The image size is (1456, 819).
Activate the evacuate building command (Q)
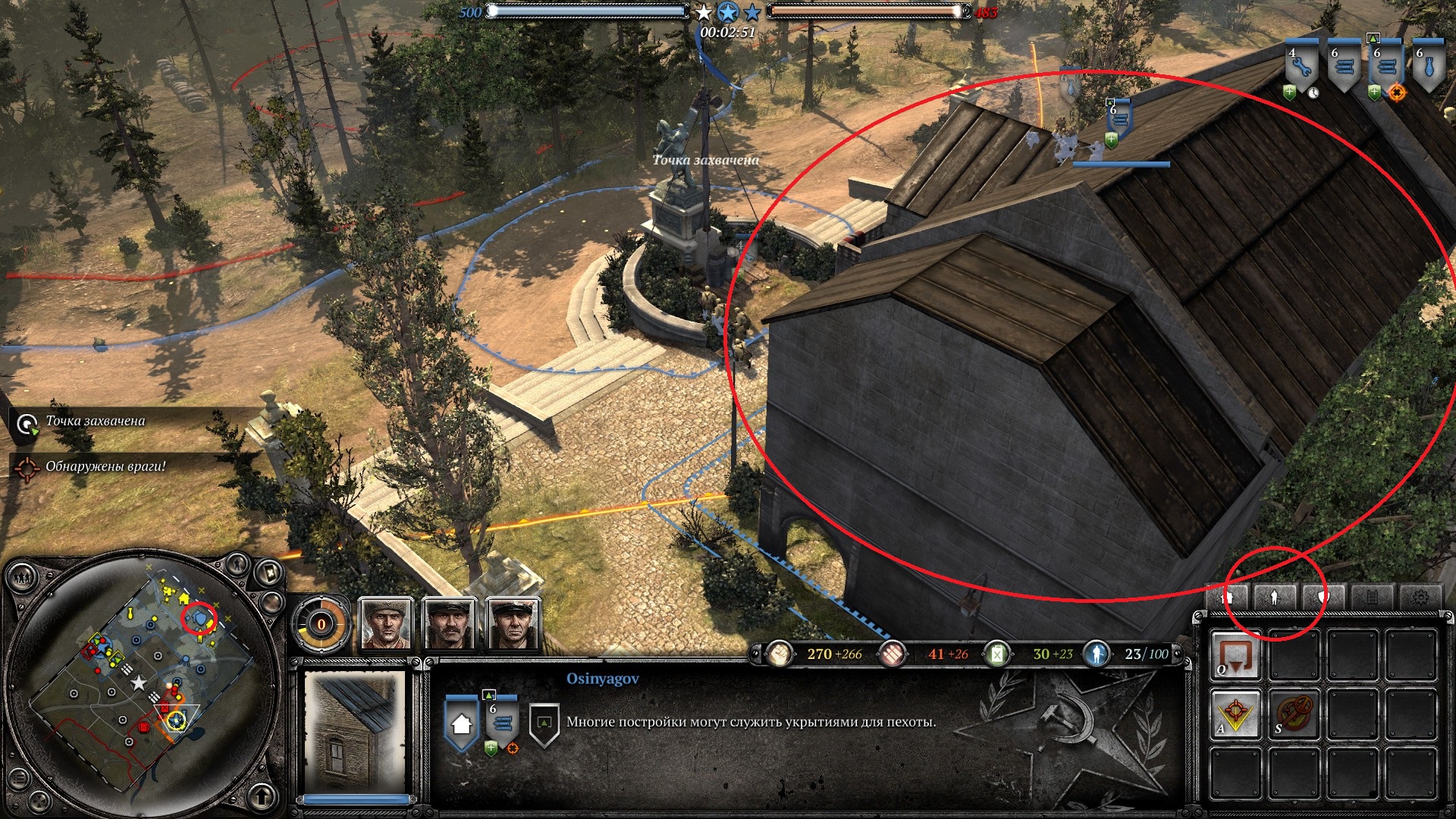click(x=1235, y=655)
